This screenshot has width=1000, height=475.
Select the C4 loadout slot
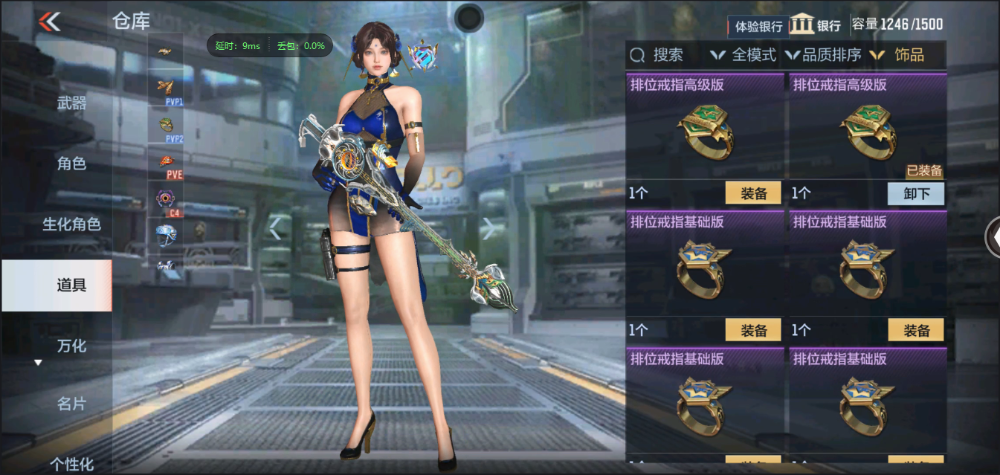(165, 200)
